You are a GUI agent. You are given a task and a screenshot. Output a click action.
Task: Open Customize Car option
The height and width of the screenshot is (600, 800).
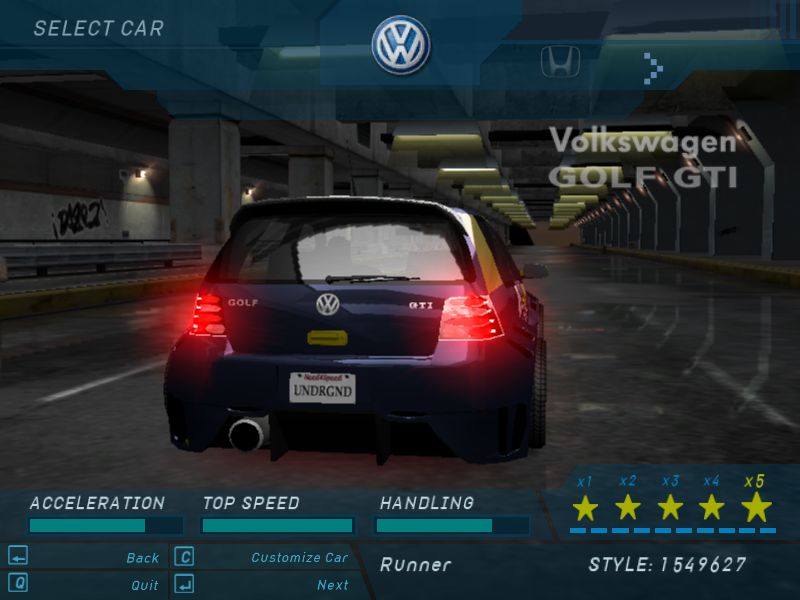299,558
